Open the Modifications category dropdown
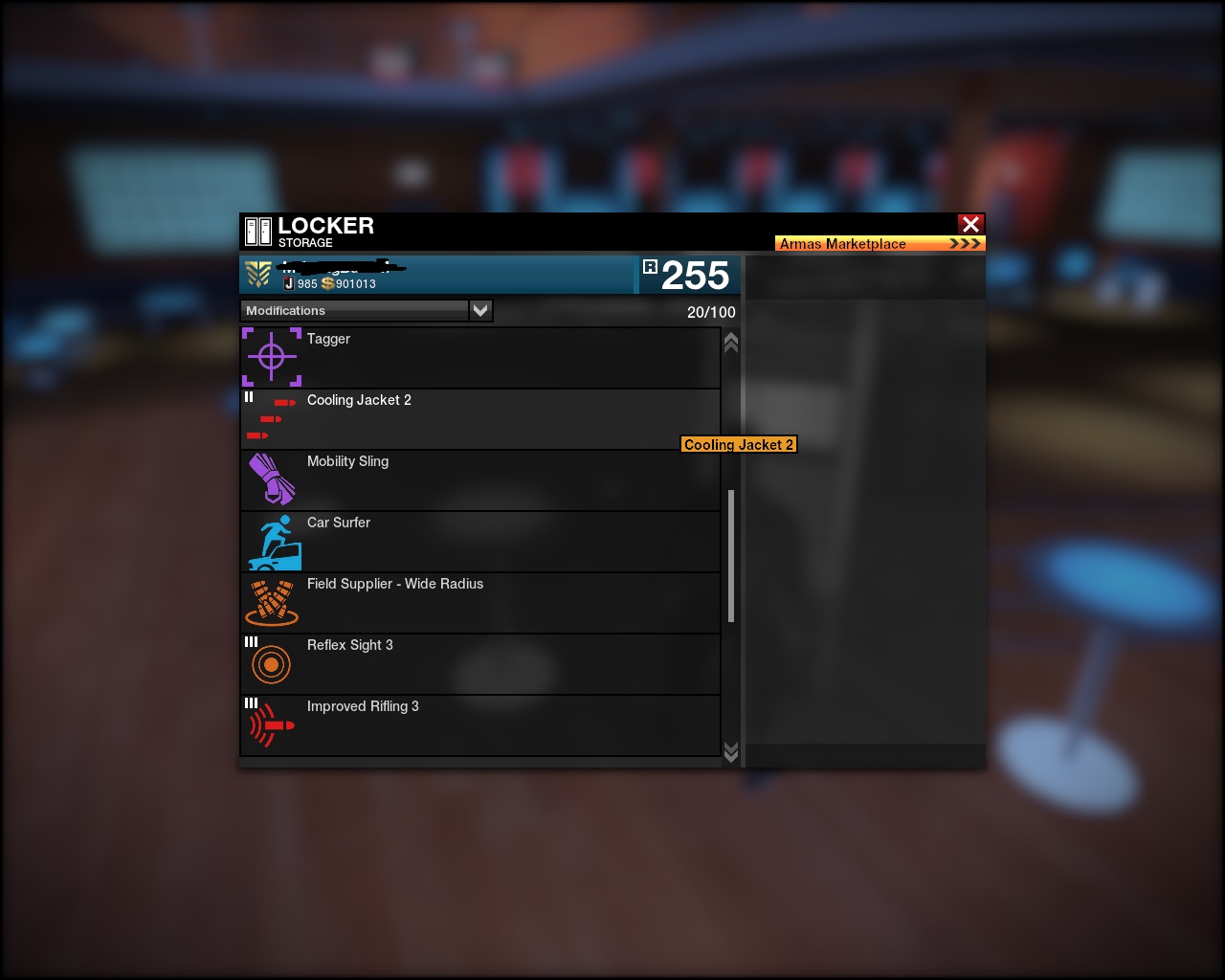This screenshot has height=980, width=1225. tap(480, 310)
